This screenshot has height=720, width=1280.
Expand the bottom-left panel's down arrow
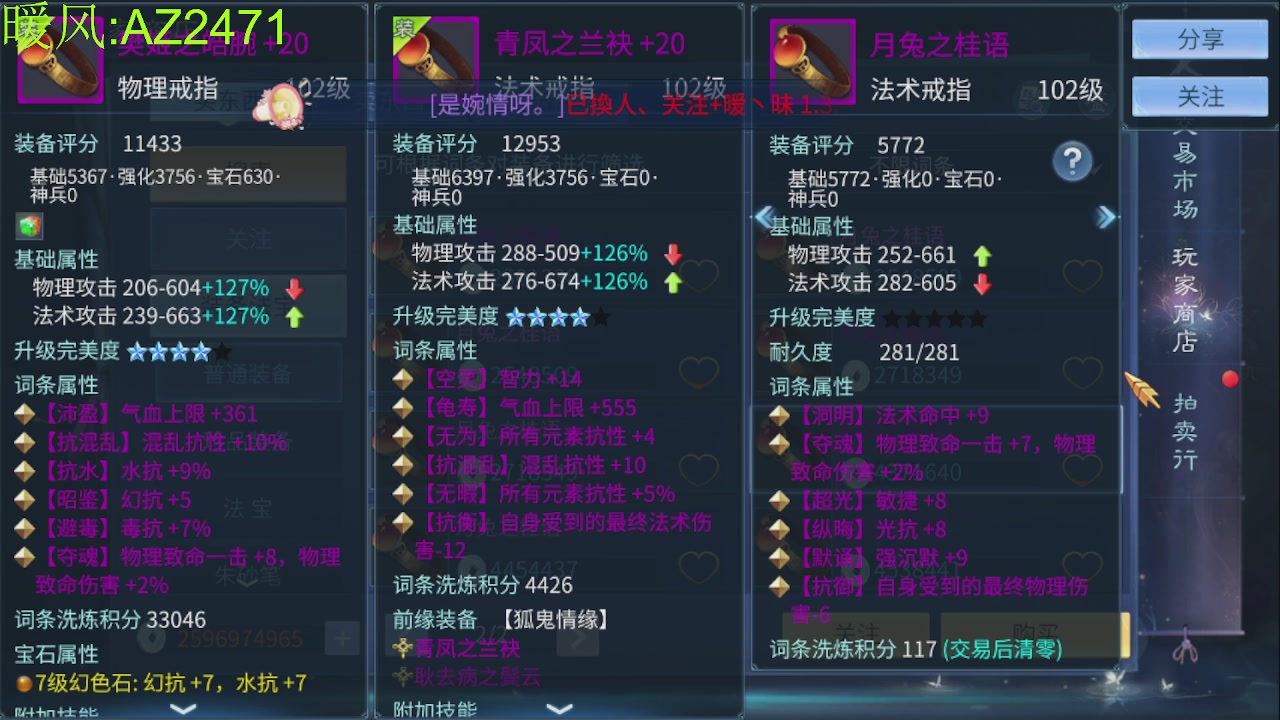[x=183, y=708]
